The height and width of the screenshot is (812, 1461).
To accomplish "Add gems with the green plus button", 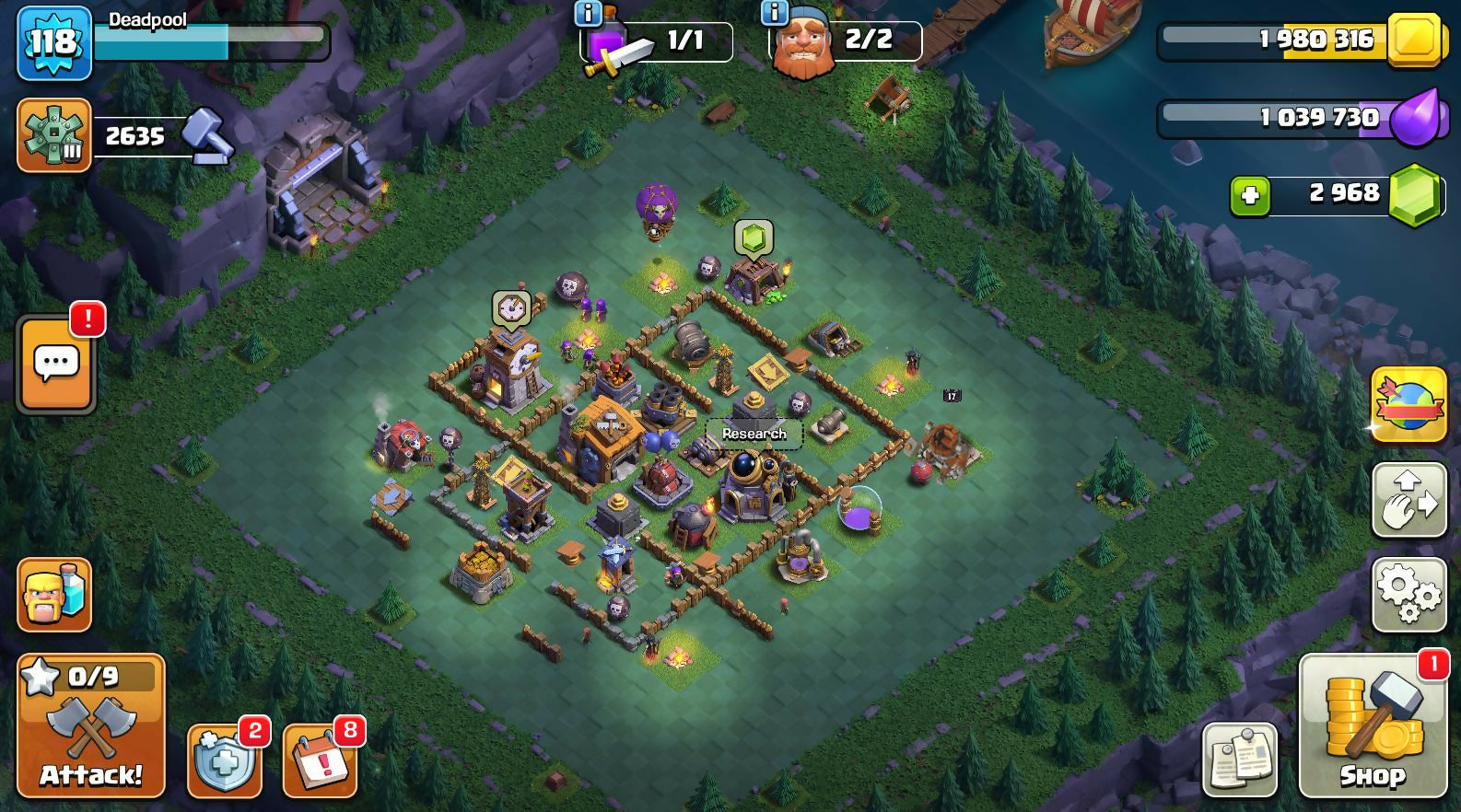I will (x=1250, y=196).
